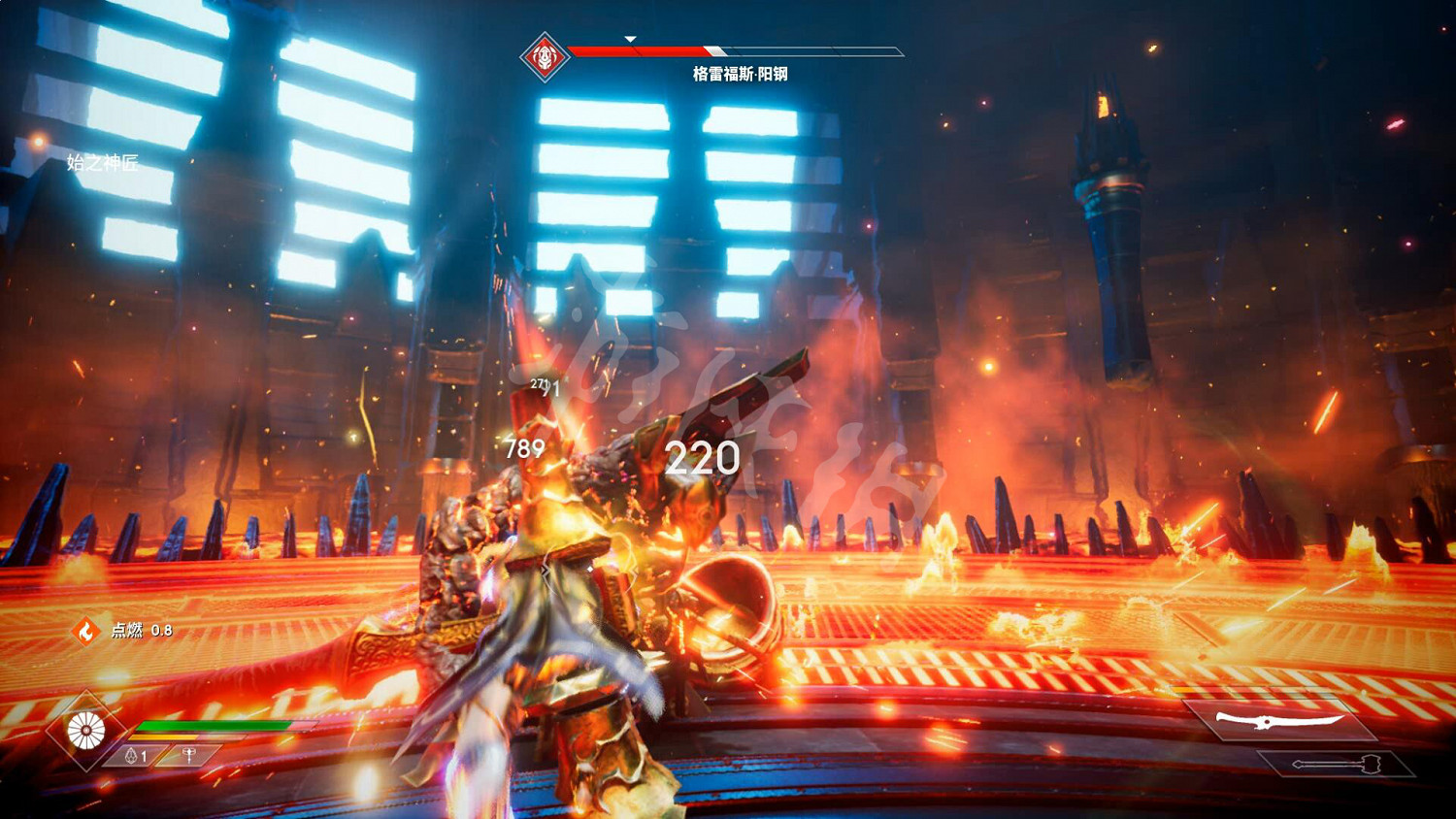1456x819 pixels.
Task: Click the red boss emblem icon
Action: [x=545, y=57]
